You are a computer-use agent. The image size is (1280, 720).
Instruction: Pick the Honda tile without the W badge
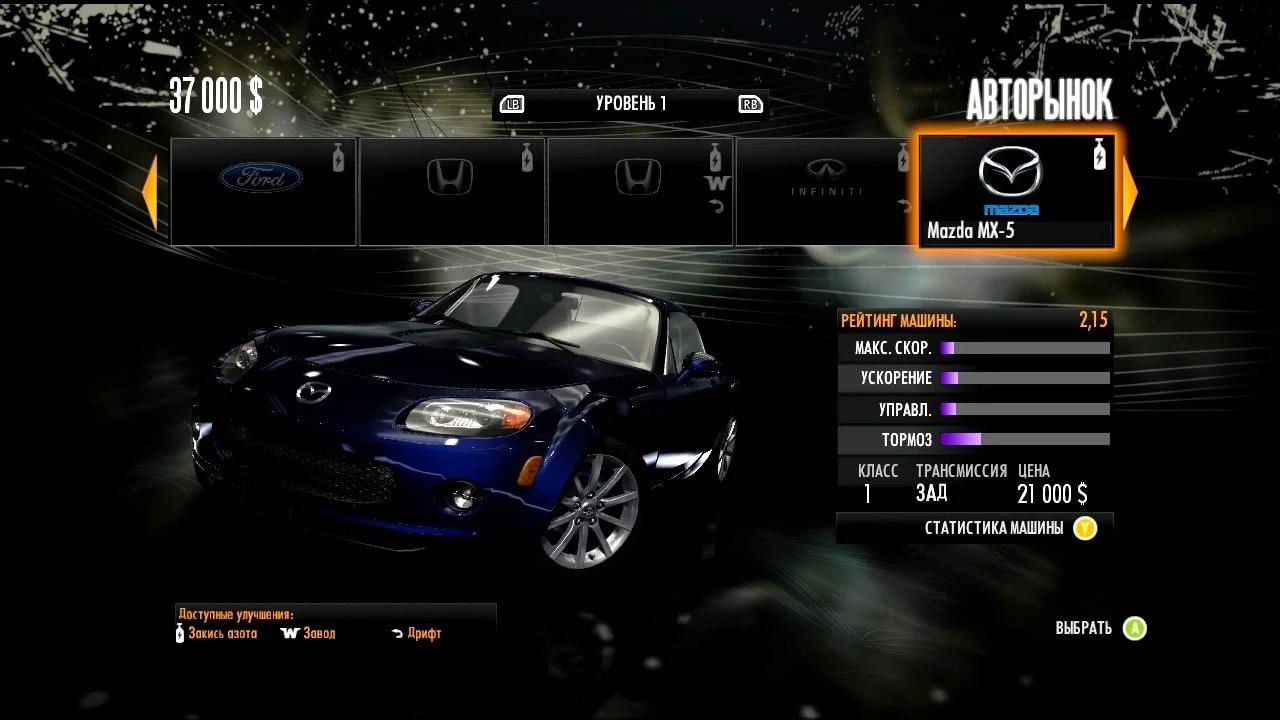click(x=451, y=191)
